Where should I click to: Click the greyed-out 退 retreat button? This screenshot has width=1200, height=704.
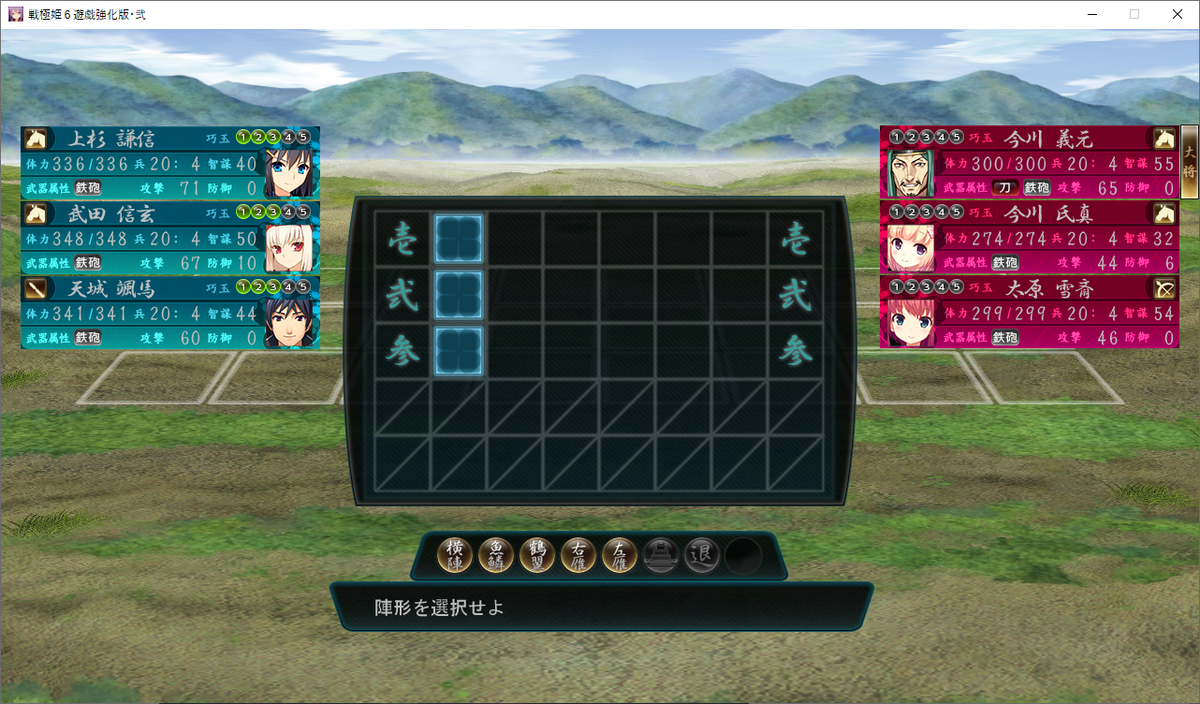point(702,554)
